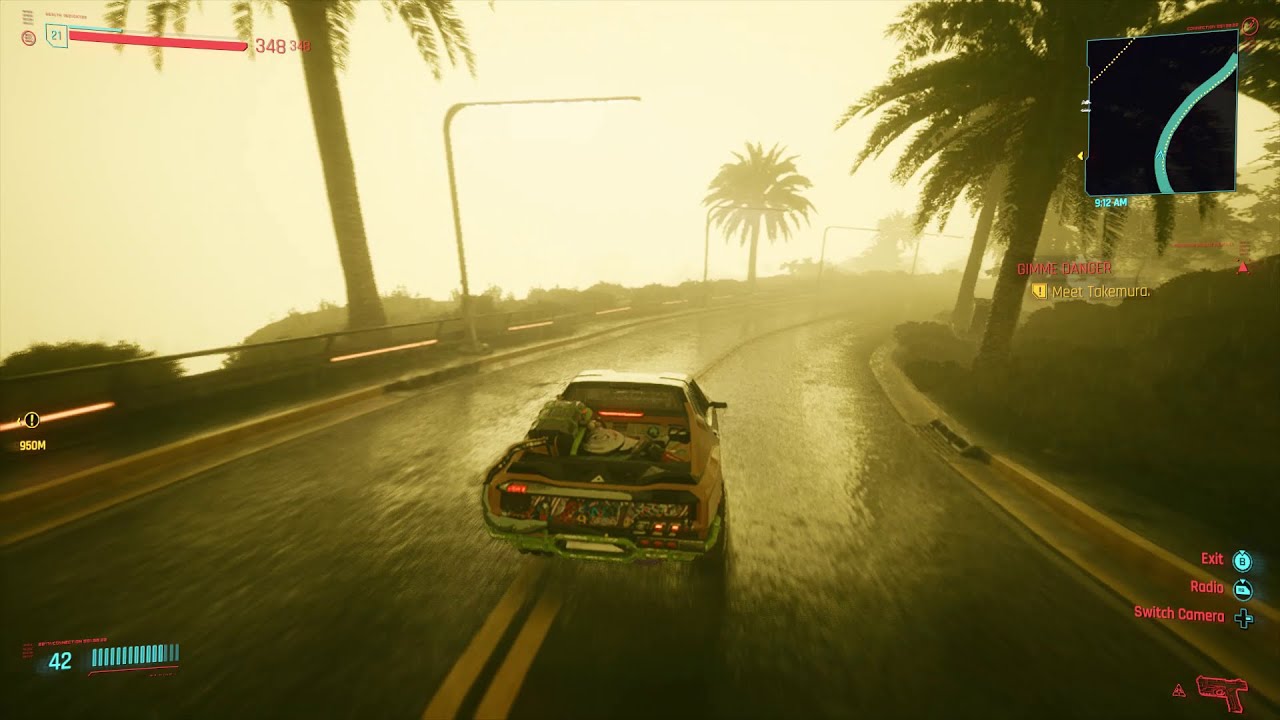Click the quest shield icon before Meet Takemura
Image resolution: width=1280 pixels, height=720 pixels.
1040,292
